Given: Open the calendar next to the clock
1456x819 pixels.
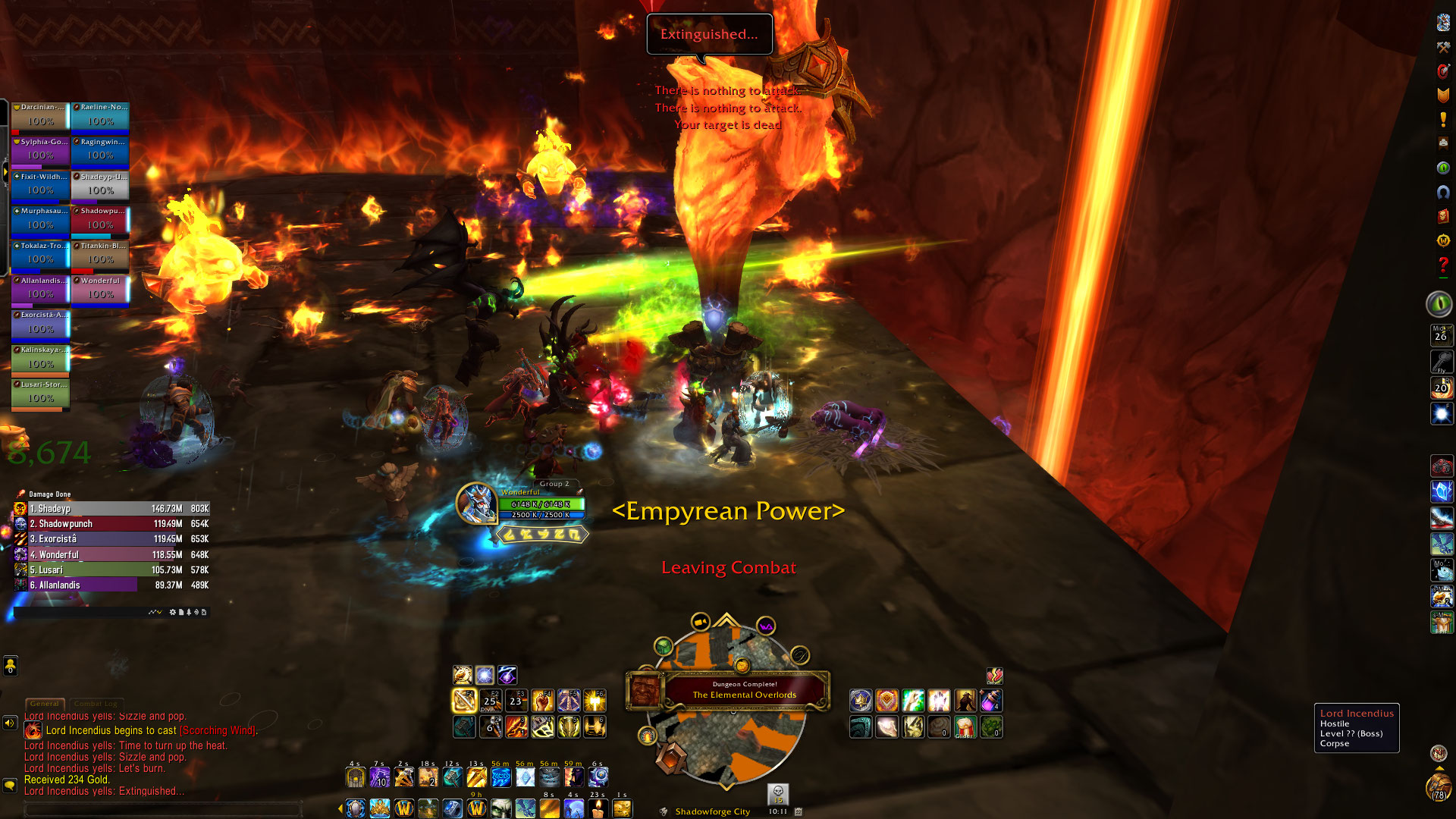Looking at the screenshot, I should pos(799,811).
